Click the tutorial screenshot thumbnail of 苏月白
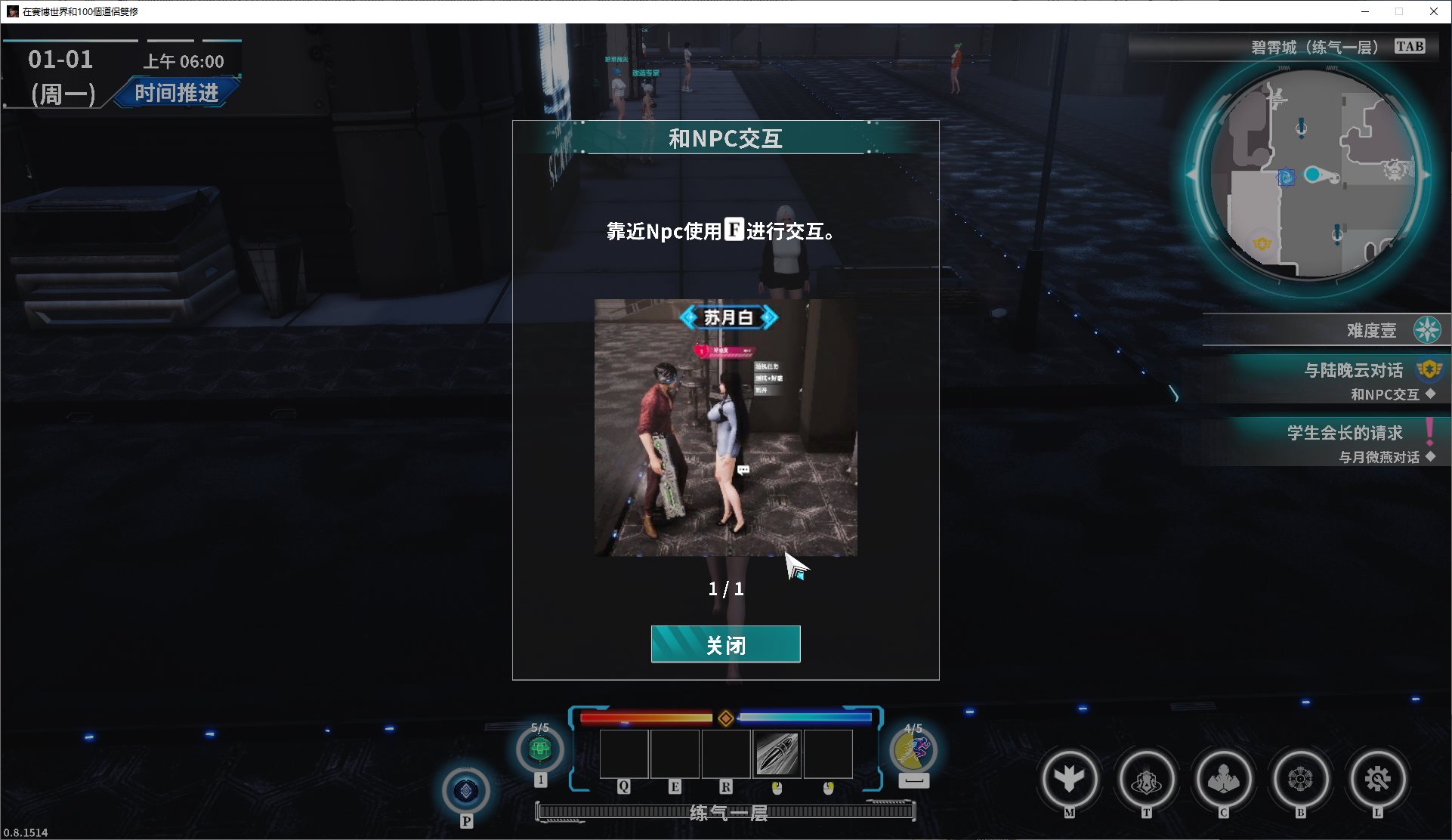Screen dimensions: 1452x840 tap(725, 428)
